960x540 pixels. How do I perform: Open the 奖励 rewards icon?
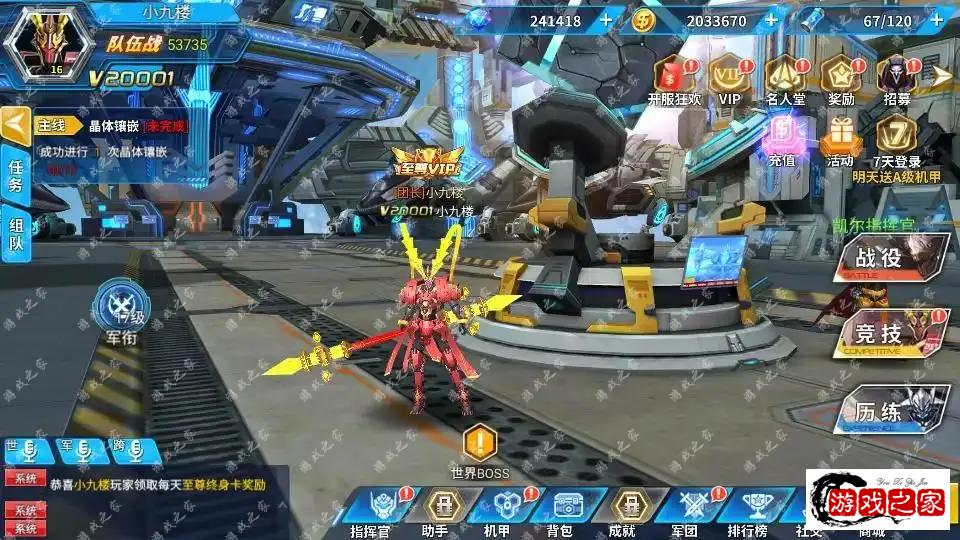pyautogui.click(x=840, y=75)
